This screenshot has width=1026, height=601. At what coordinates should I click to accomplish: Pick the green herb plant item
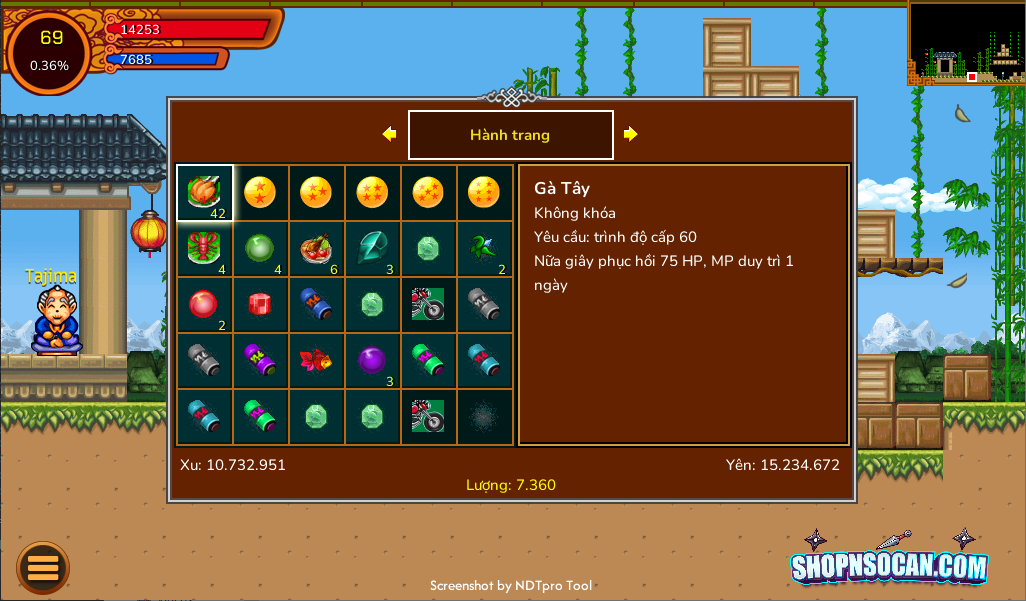pyautogui.click(x=485, y=249)
